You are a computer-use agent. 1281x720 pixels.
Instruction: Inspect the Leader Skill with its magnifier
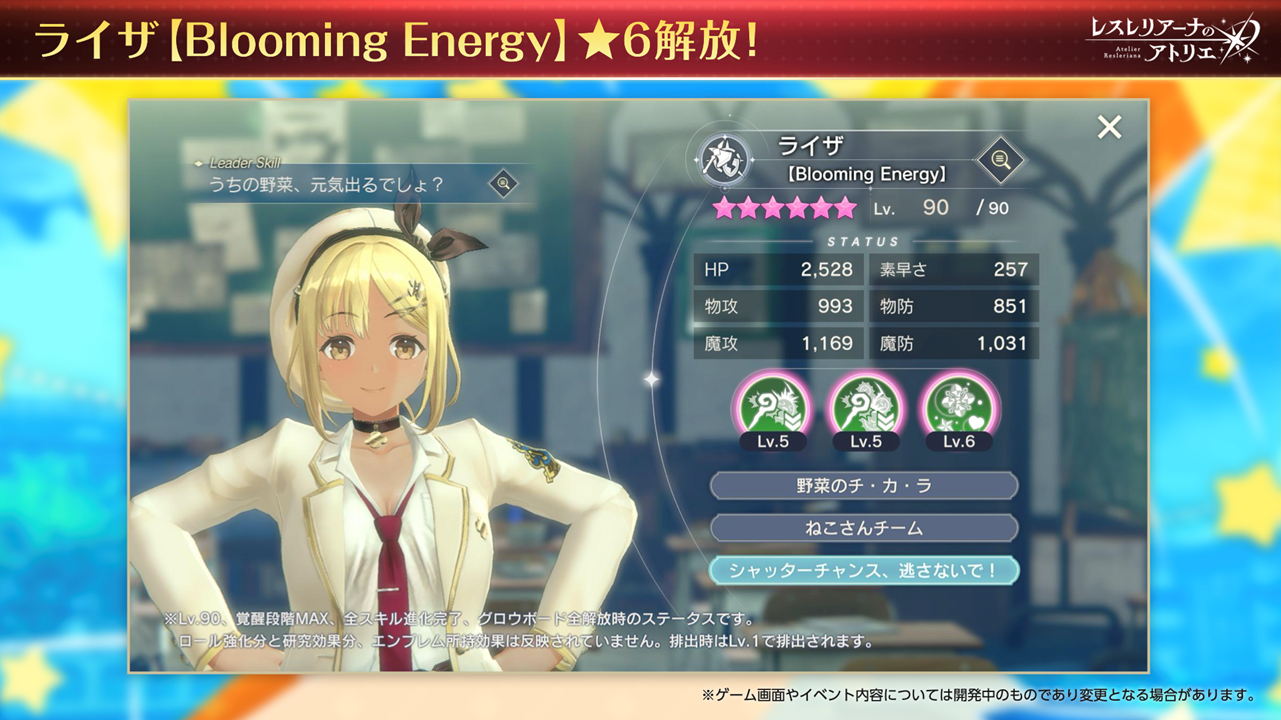(503, 183)
